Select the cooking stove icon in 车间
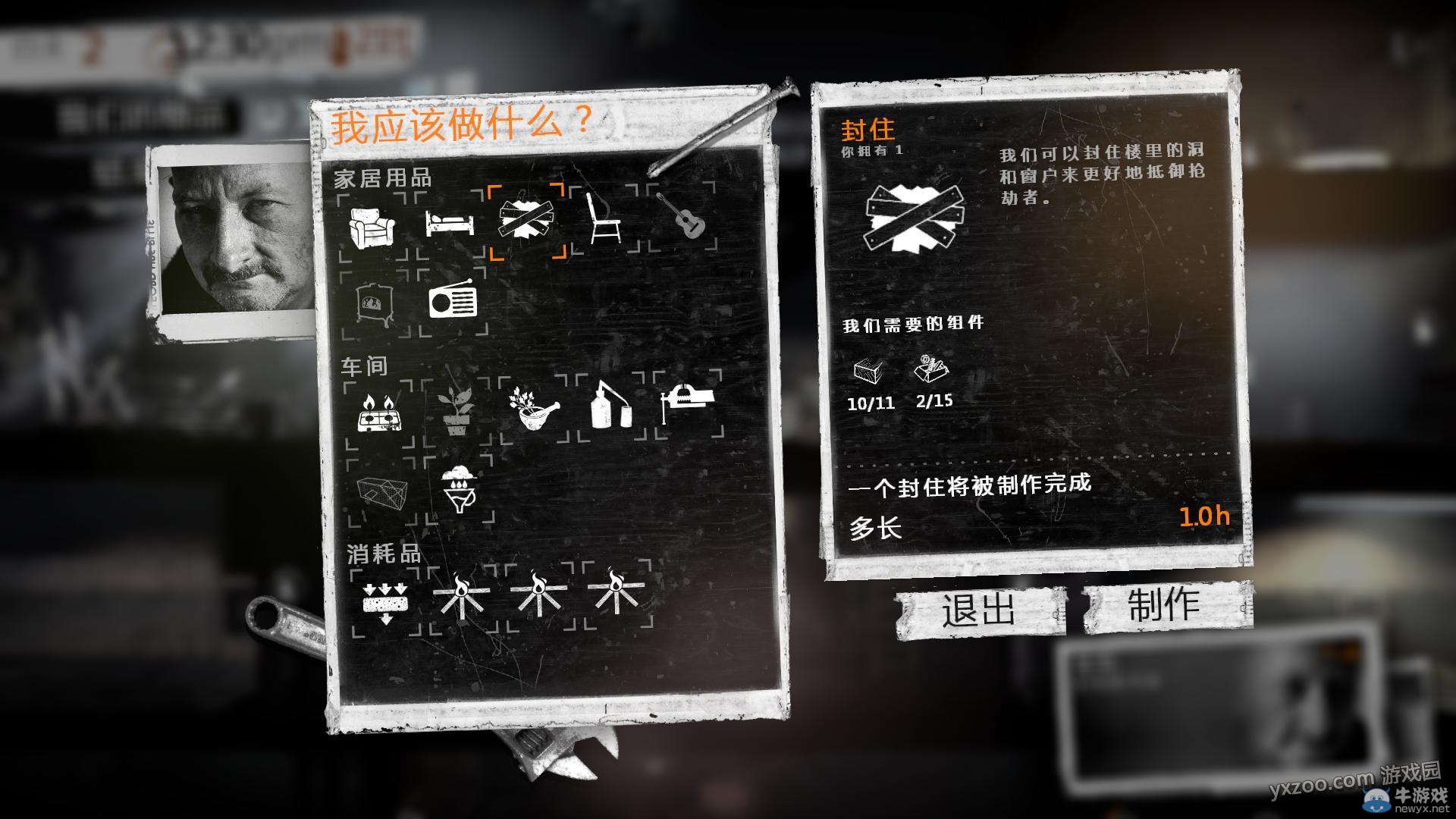Viewport: 1456px width, 819px height. point(379,413)
